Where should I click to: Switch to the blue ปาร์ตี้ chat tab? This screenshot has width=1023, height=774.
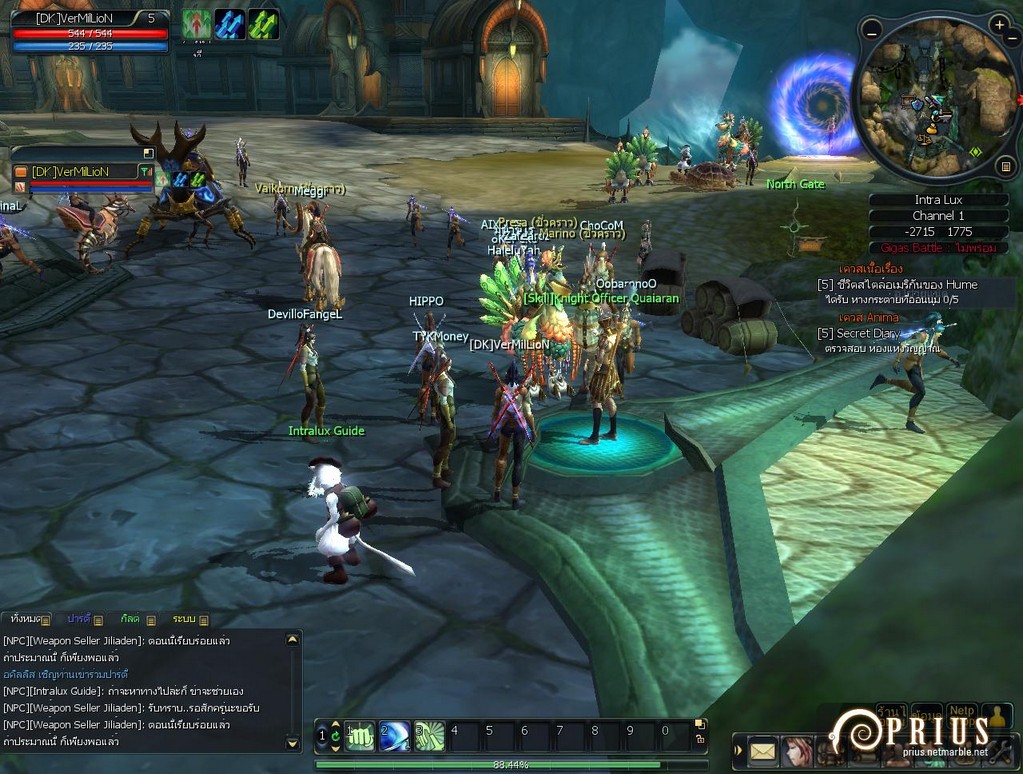pyautogui.click(x=79, y=619)
